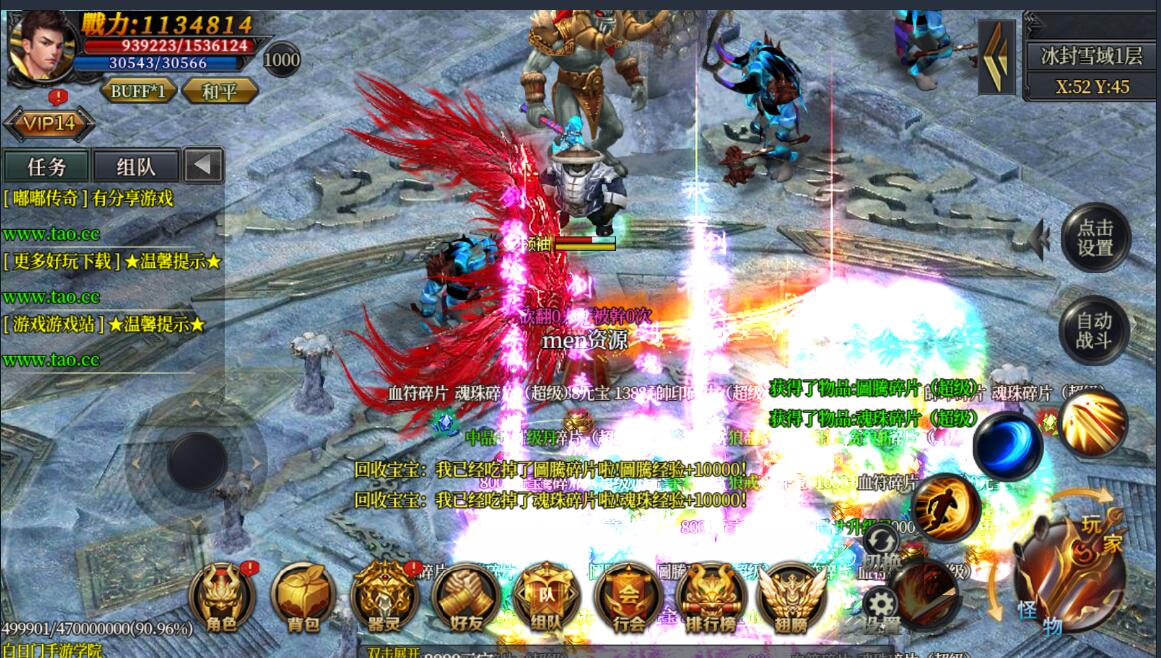Open the 组队 team icon in bottom bar
Image resolution: width=1161 pixels, height=658 pixels.
546,599
